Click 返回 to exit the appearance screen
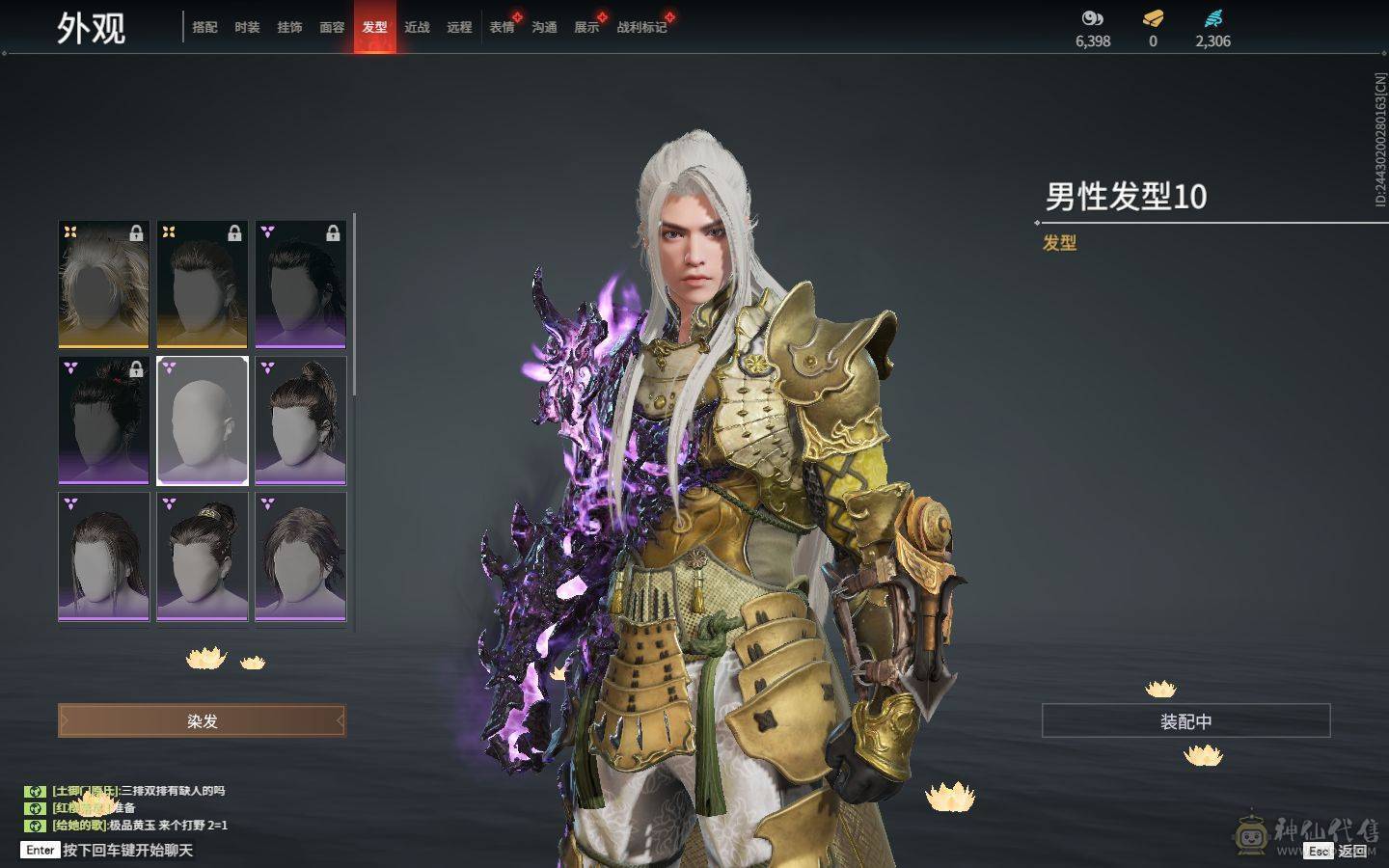The width and height of the screenshot is (1389, 868). (x=1351, y=851)
